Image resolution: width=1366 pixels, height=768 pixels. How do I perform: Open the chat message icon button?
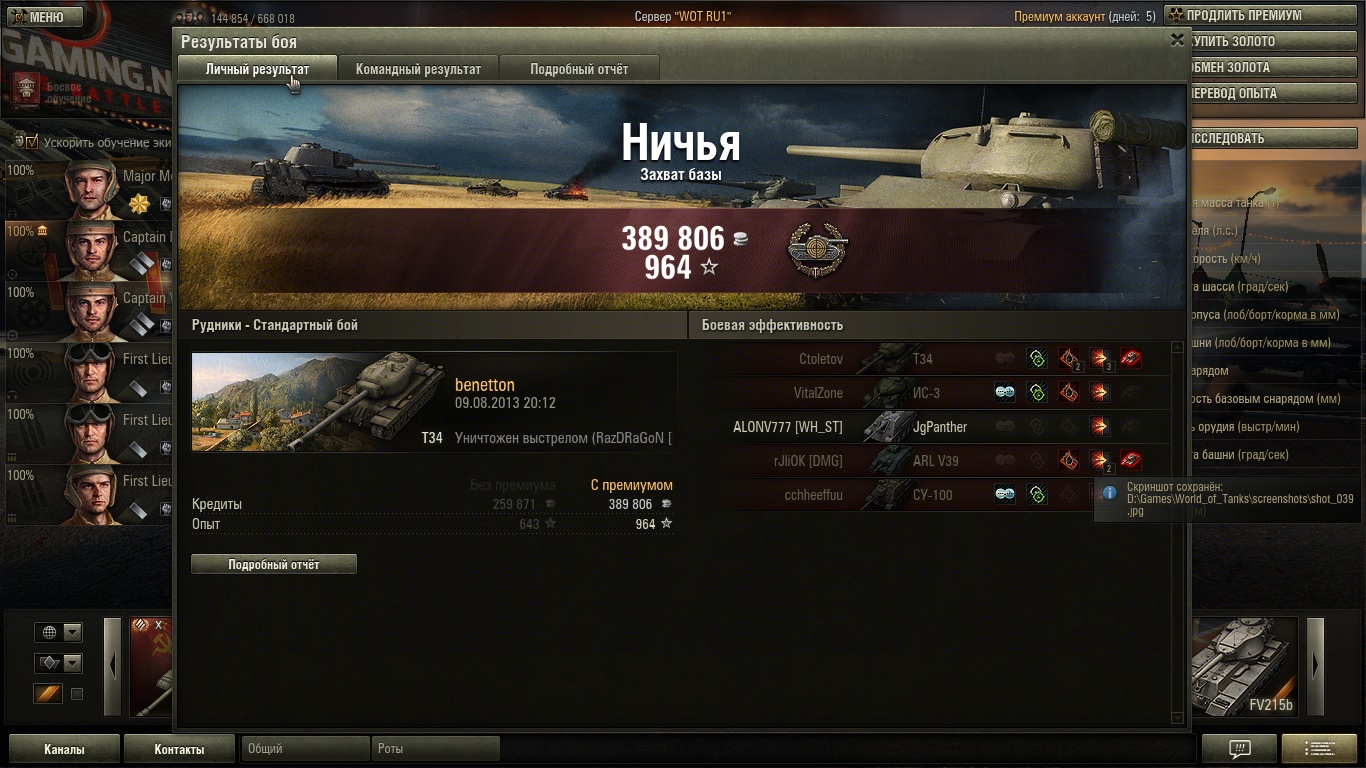[x=1239, y=749]
